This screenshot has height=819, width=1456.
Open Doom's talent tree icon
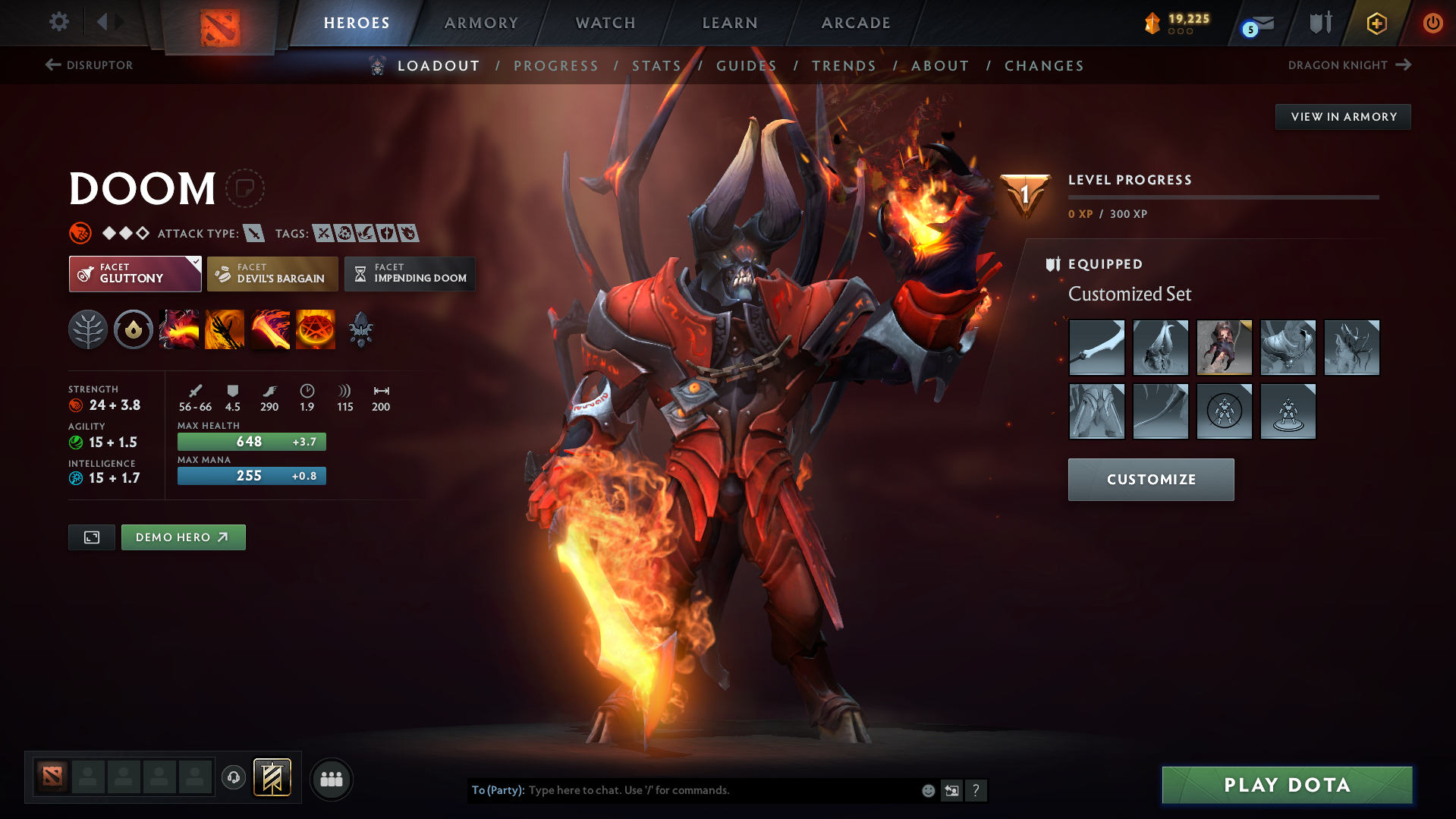coord(88,329)
